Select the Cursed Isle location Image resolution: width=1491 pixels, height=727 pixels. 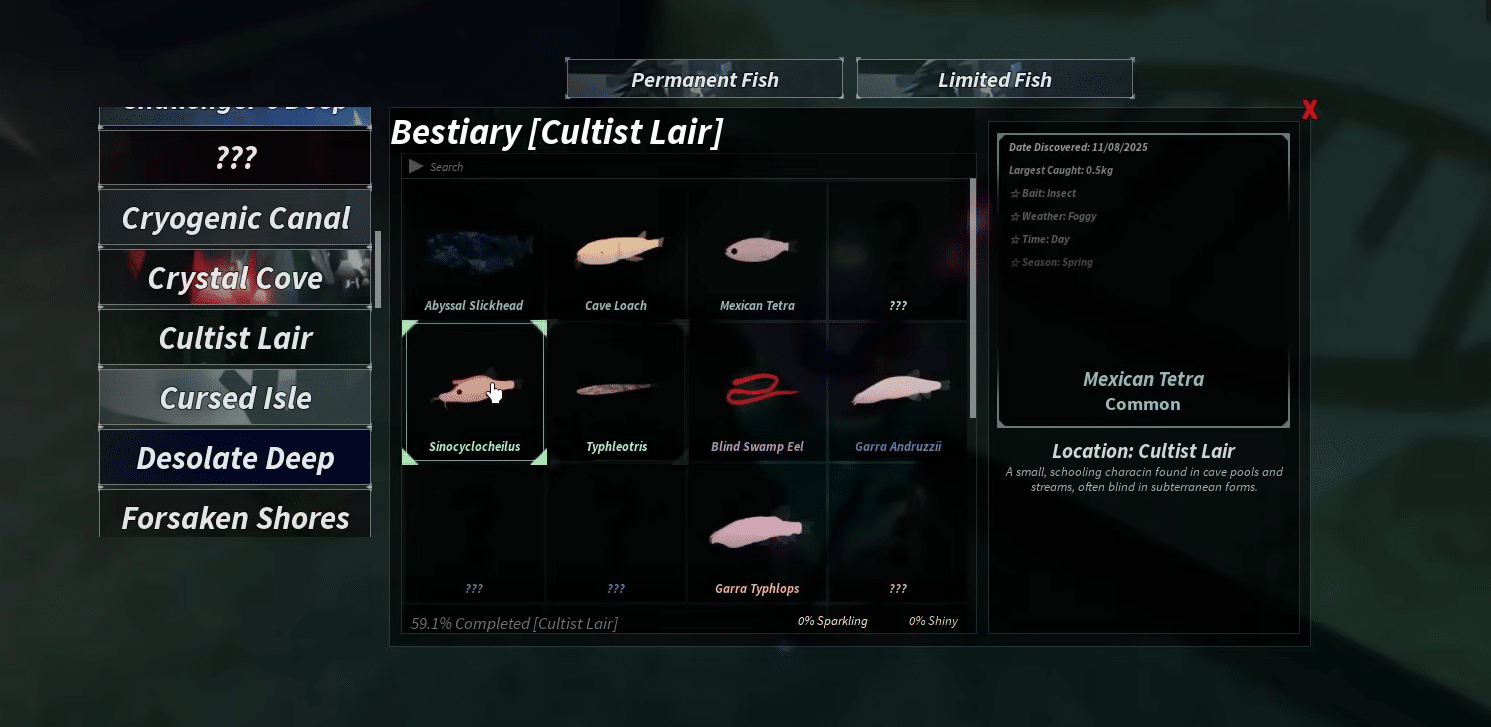point(234,397)
